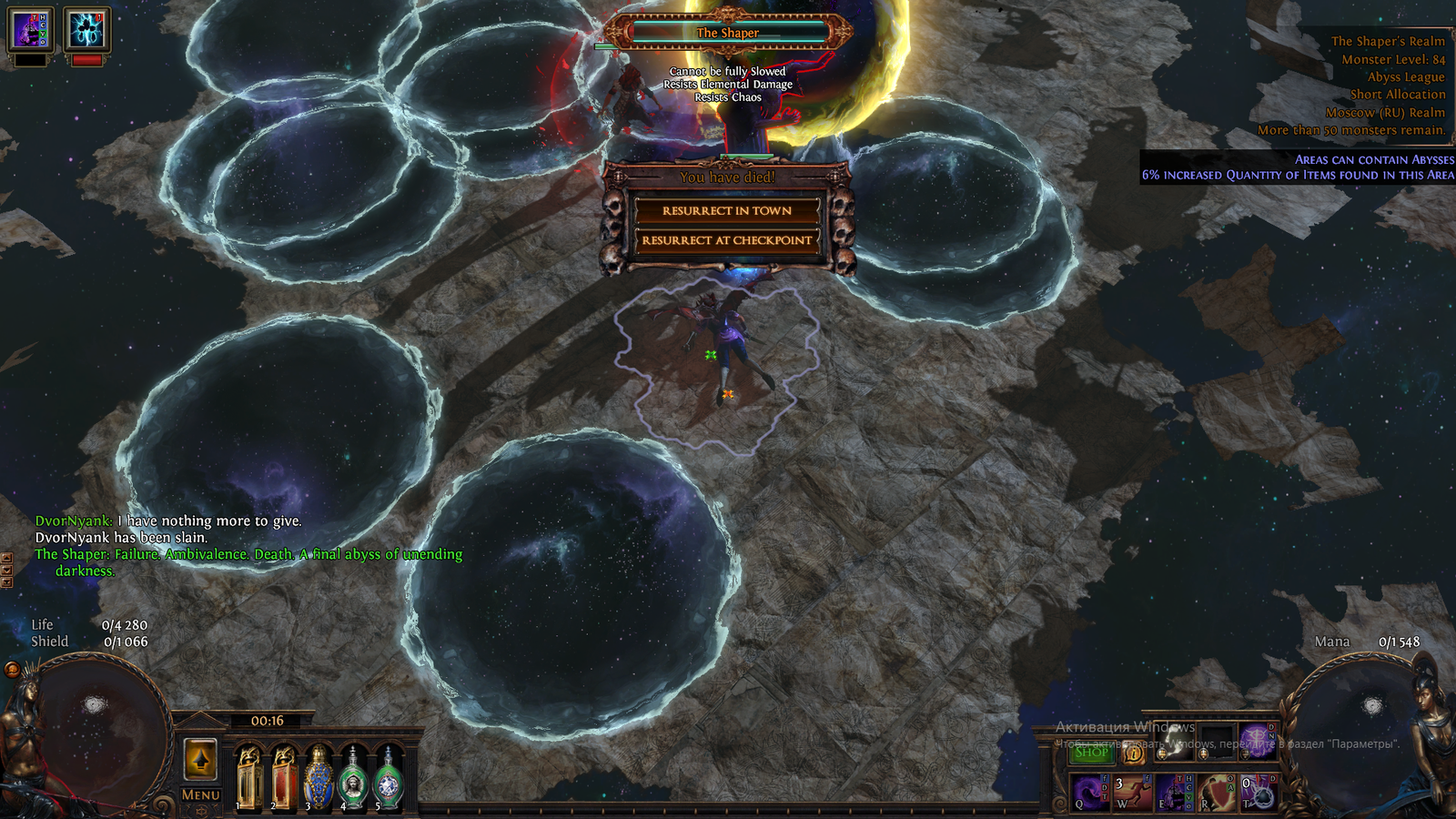1456x819 pixels.
Task: Click the blue lightning golem buff icon
Action: click(86, 30)
